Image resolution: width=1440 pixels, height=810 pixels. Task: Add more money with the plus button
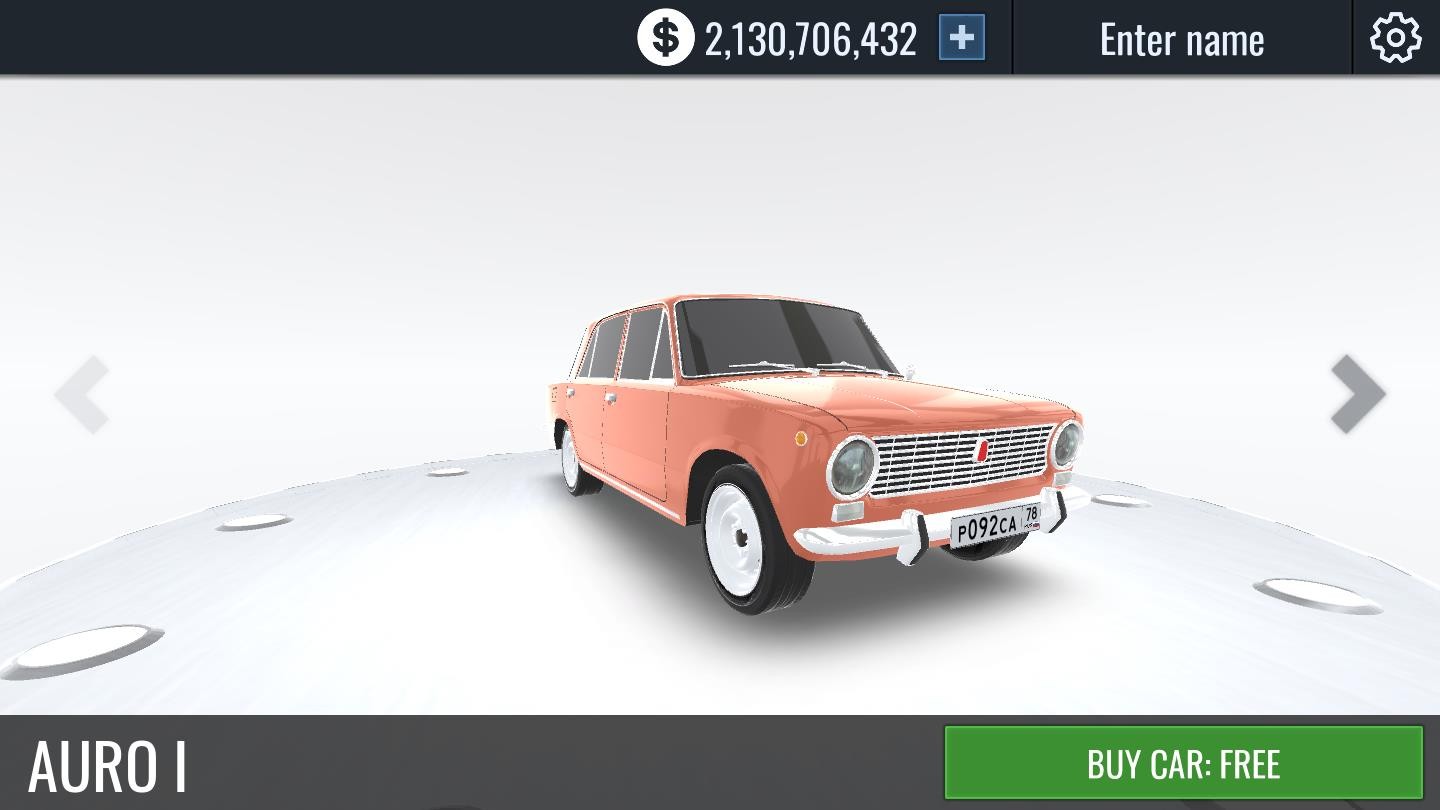click(961, 38)
